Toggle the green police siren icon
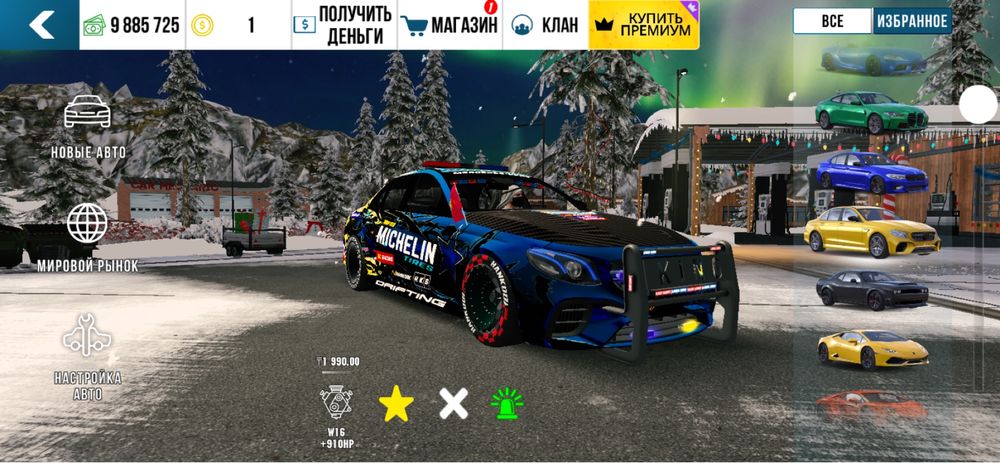The height and width of the screenshot is (463, 1000). point(508,403)
